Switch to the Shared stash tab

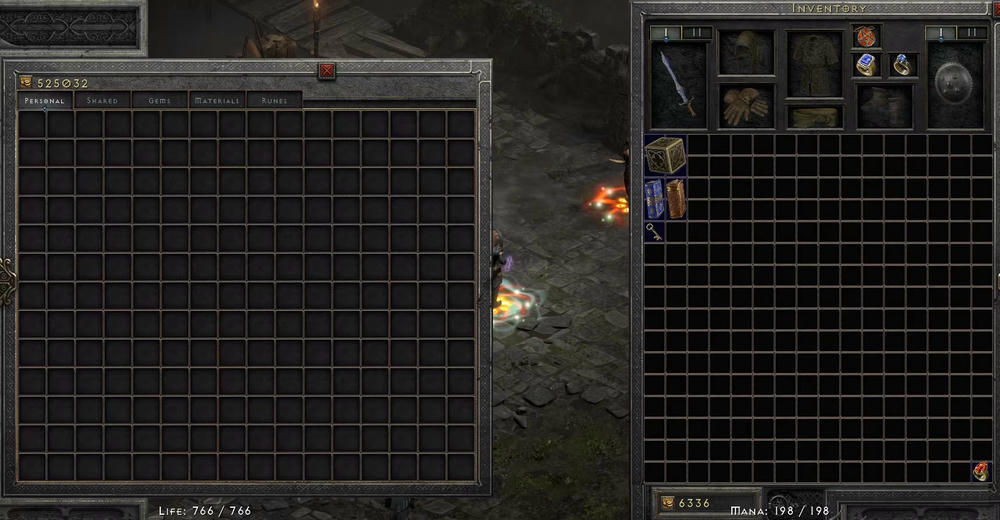coord(102,101)
